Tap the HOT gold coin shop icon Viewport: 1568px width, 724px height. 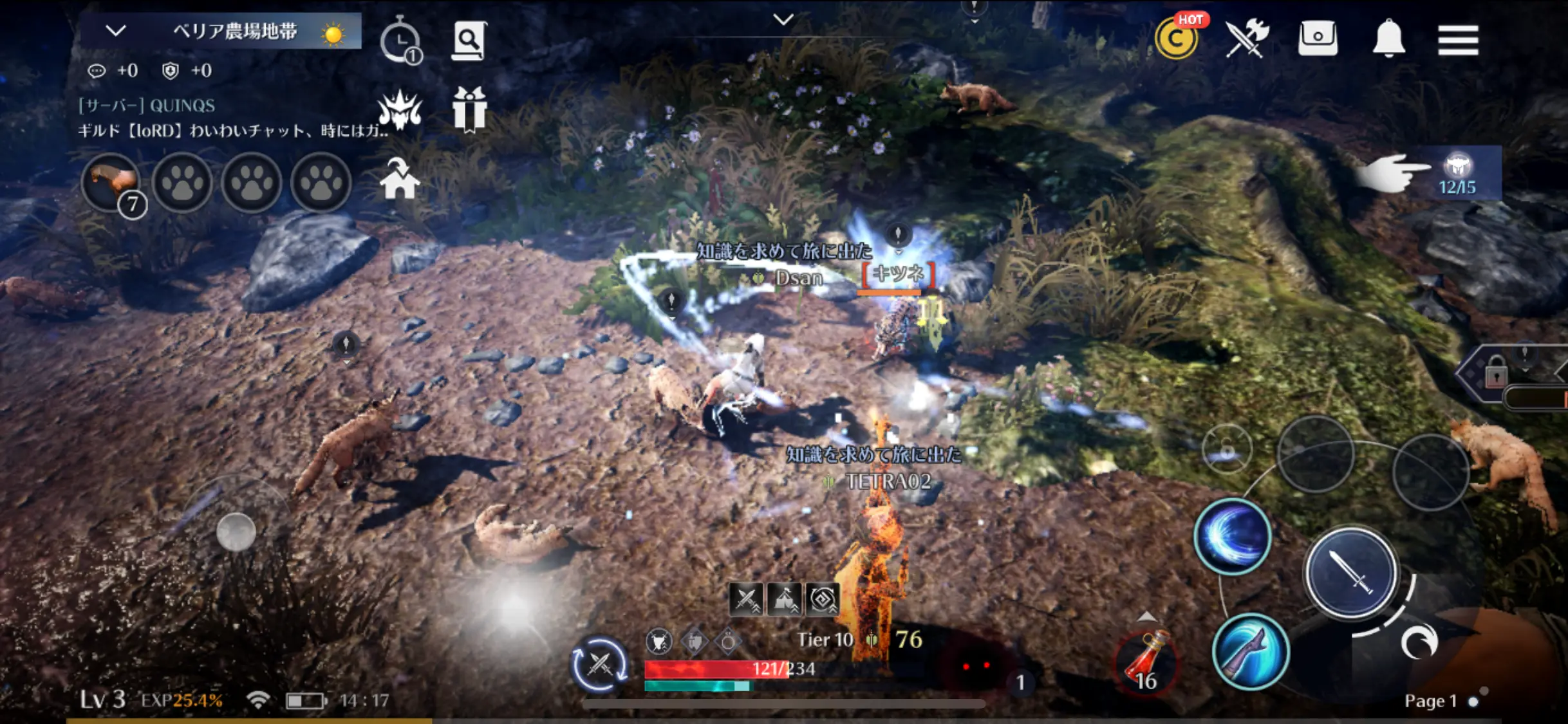click(x=1177, y=39)
